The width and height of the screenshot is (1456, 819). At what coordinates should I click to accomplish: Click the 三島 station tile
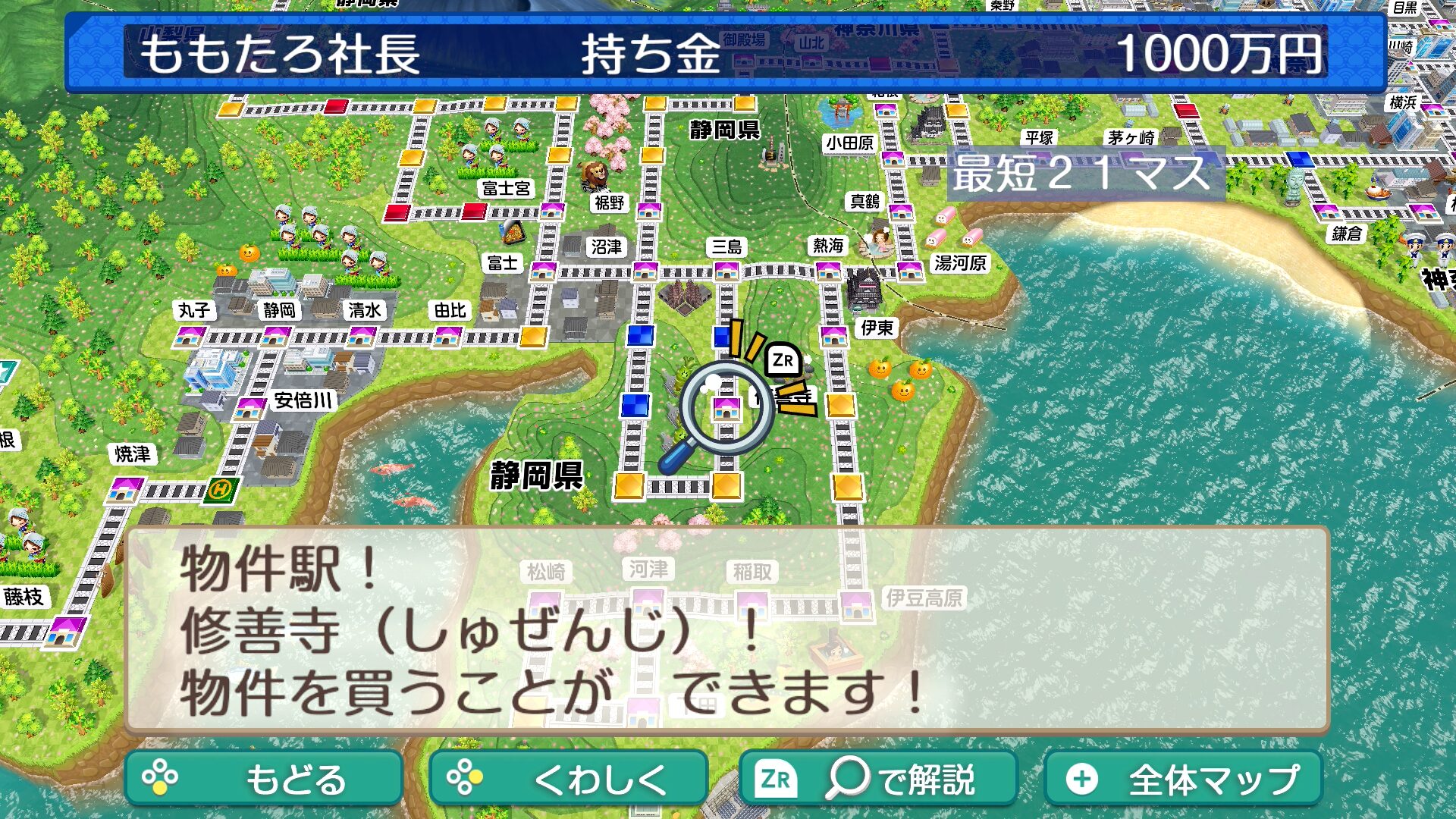point(726,271)
